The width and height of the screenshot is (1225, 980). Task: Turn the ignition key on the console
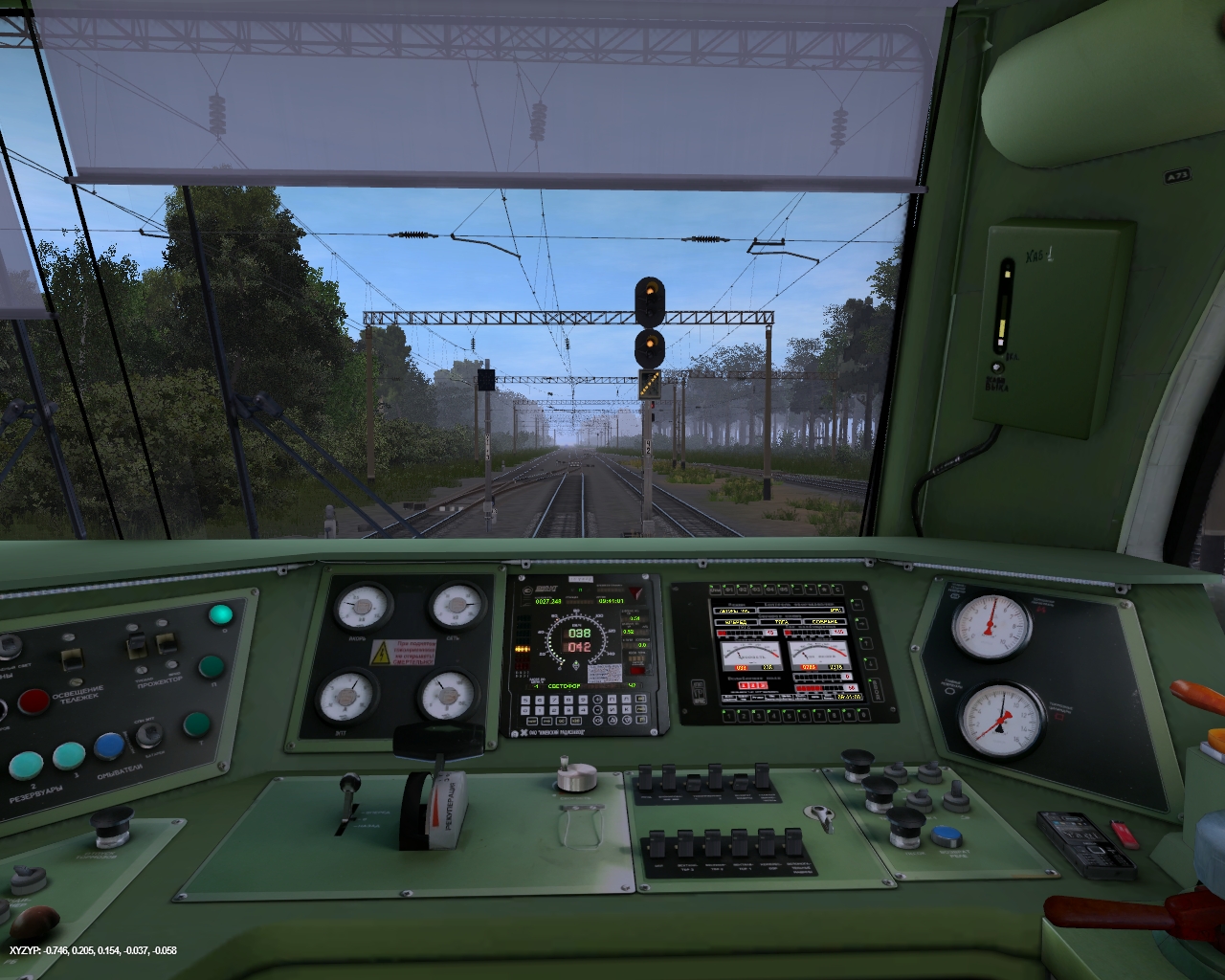(820, 815)
